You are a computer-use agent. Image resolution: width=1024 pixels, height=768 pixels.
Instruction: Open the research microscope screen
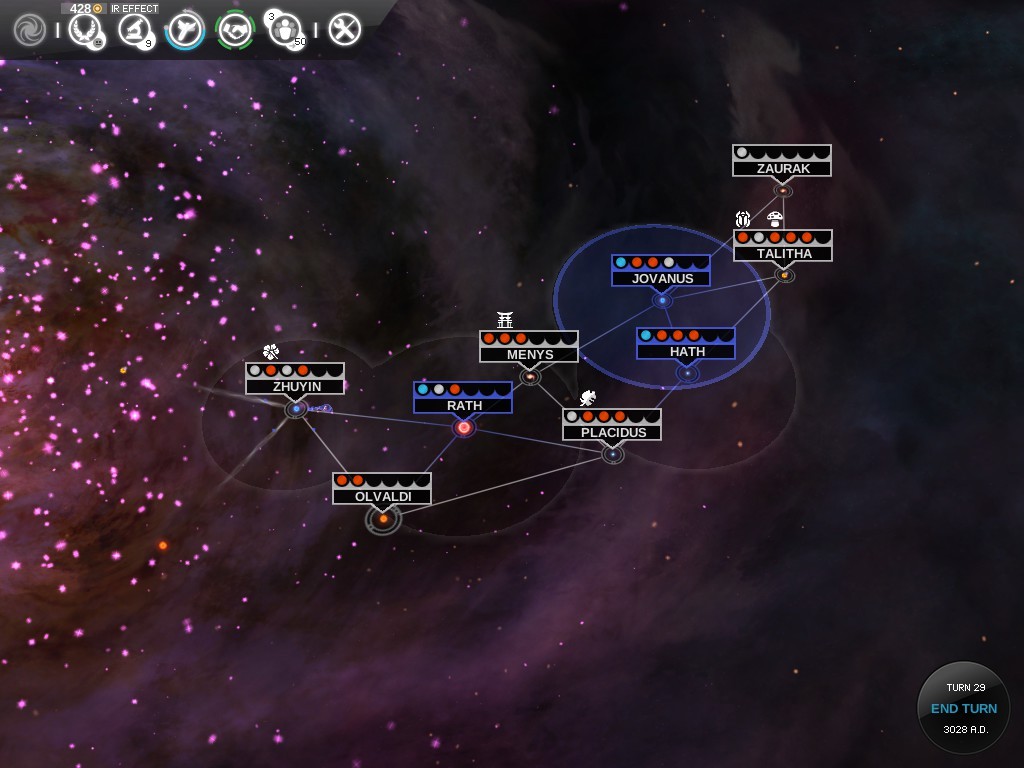click(134, 30)
